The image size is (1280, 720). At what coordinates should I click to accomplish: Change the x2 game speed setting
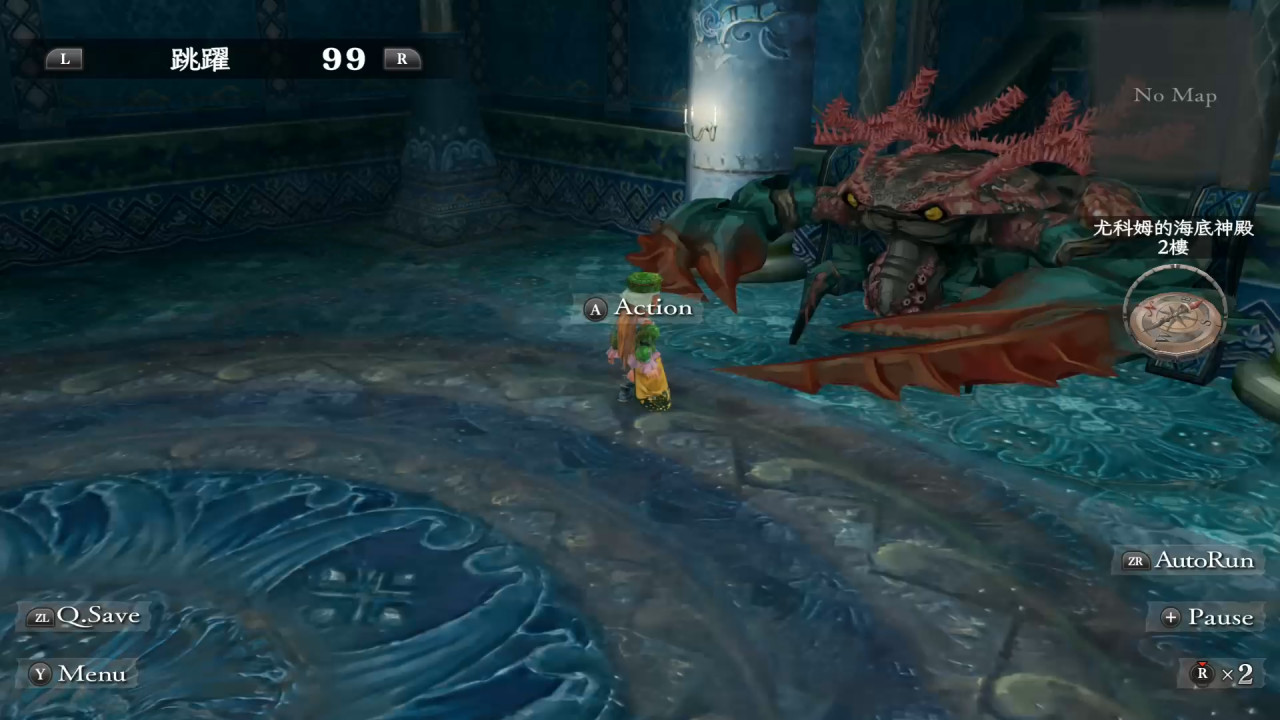coord(1222,674)
